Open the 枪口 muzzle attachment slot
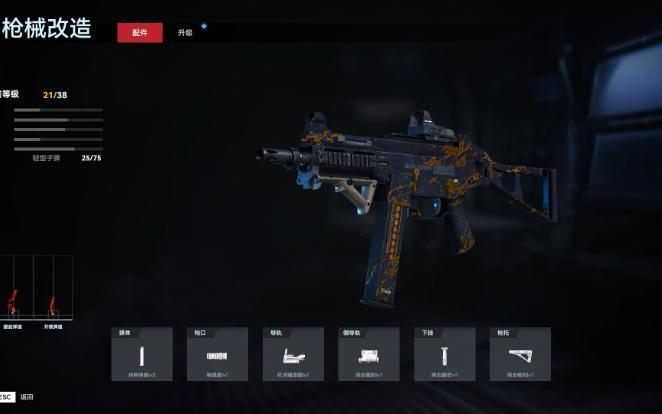662x414 pixels. (x=217, y=355)
